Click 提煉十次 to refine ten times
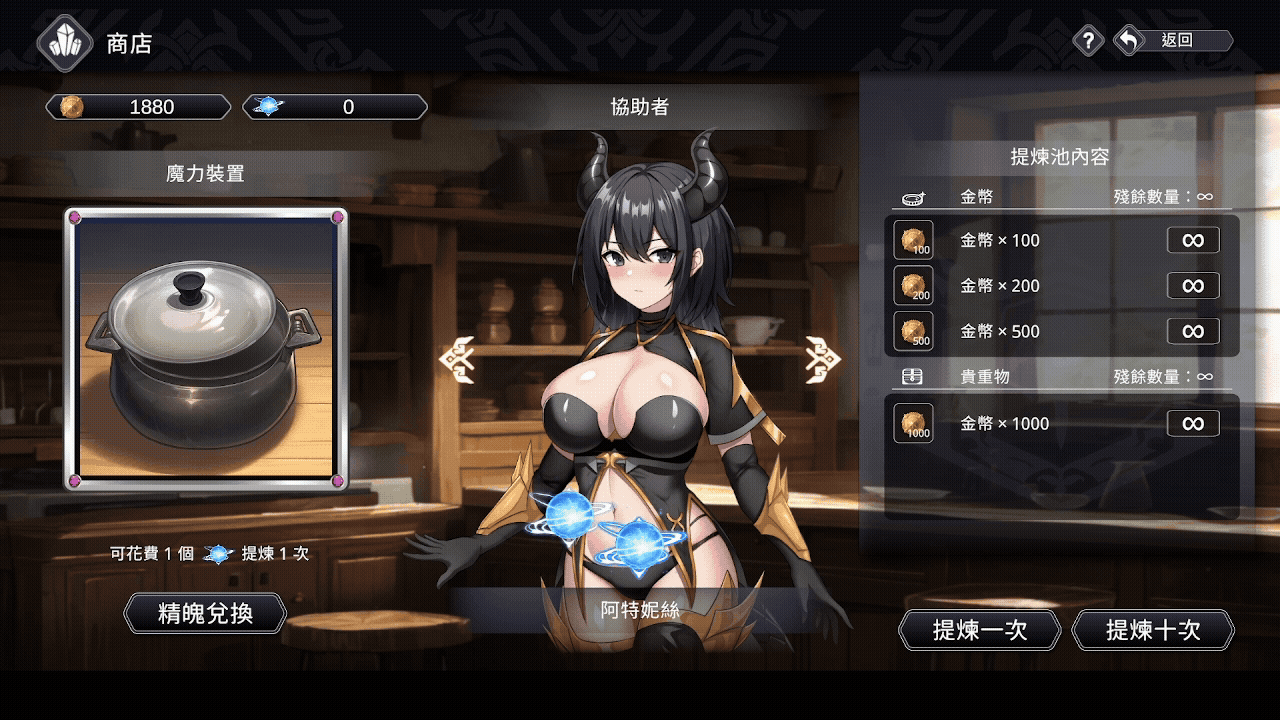Screen dimensions: 1280x720 (x=1152, y=630)
